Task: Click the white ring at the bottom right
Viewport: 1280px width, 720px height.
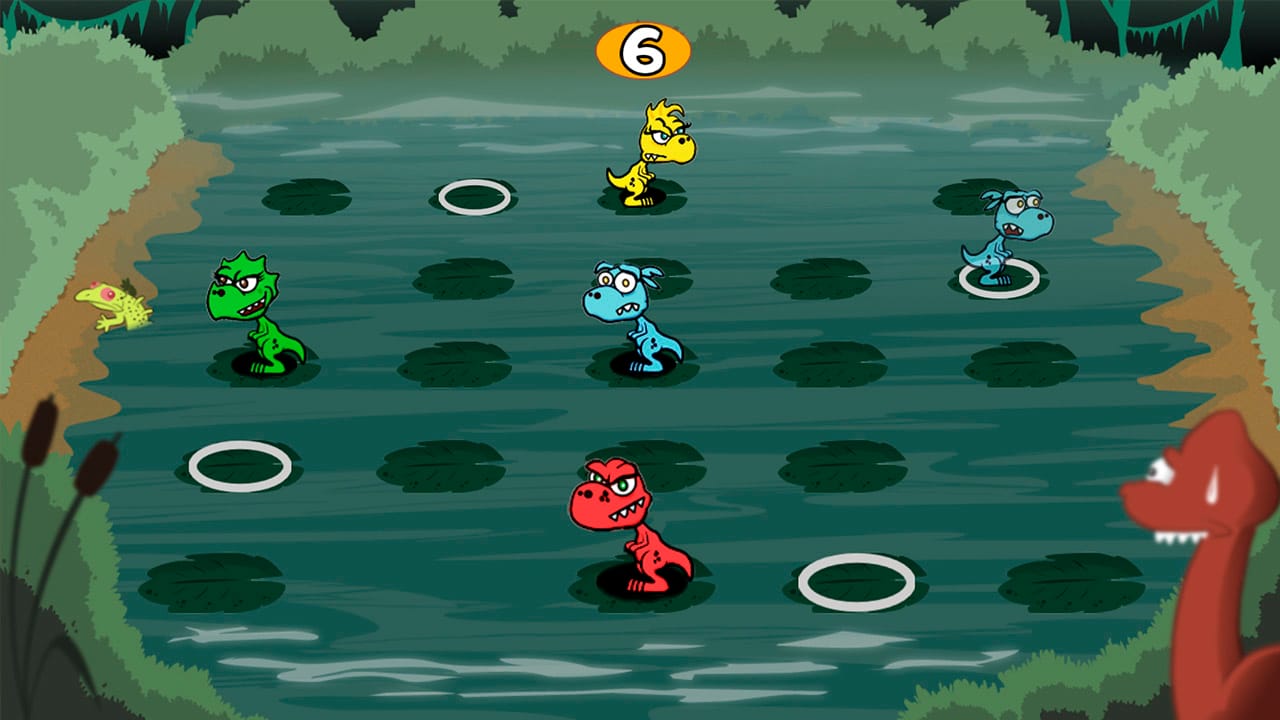Action: tap(855, 582)
